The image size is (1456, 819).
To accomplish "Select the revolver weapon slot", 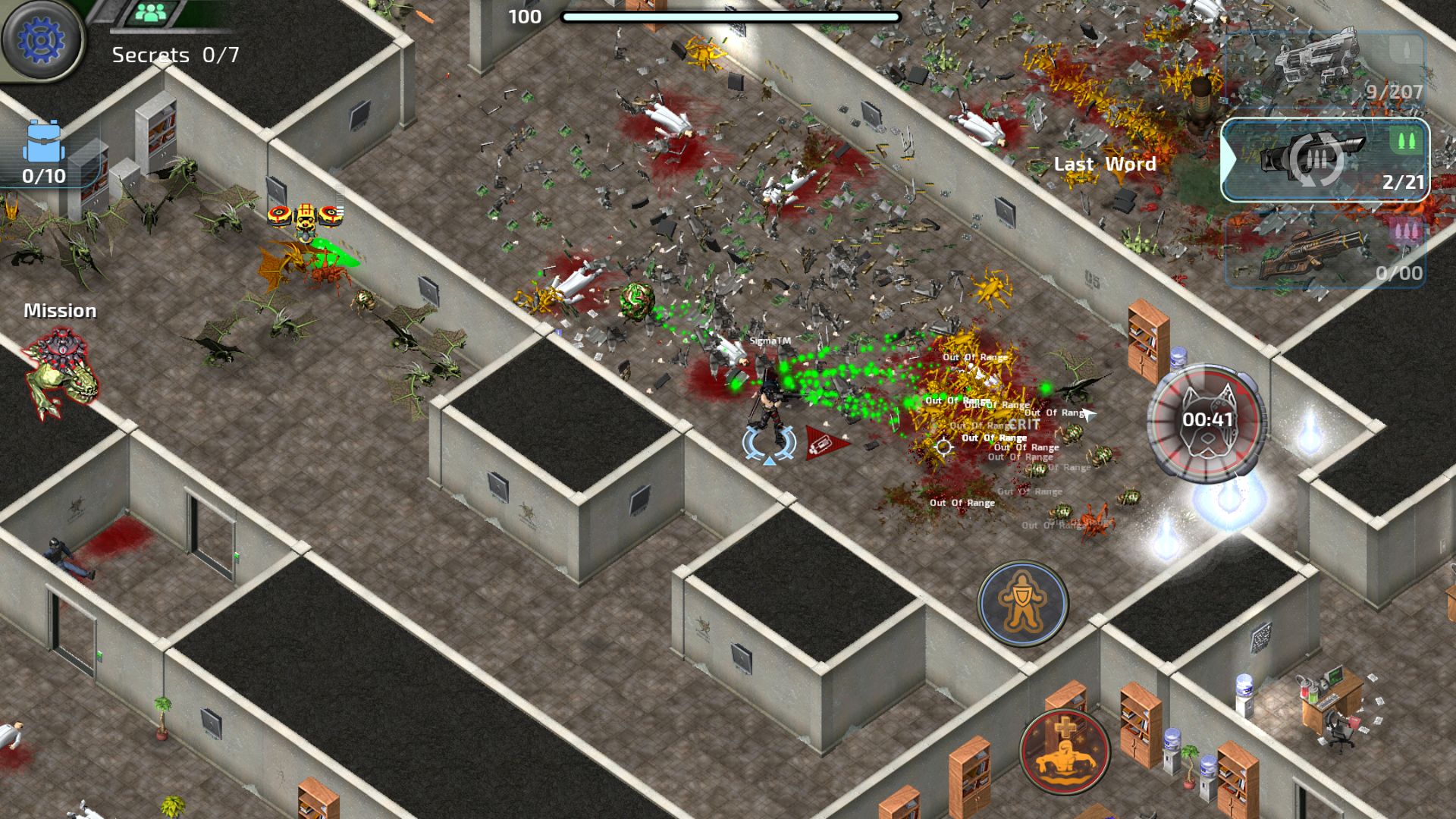I will 1326,68.
